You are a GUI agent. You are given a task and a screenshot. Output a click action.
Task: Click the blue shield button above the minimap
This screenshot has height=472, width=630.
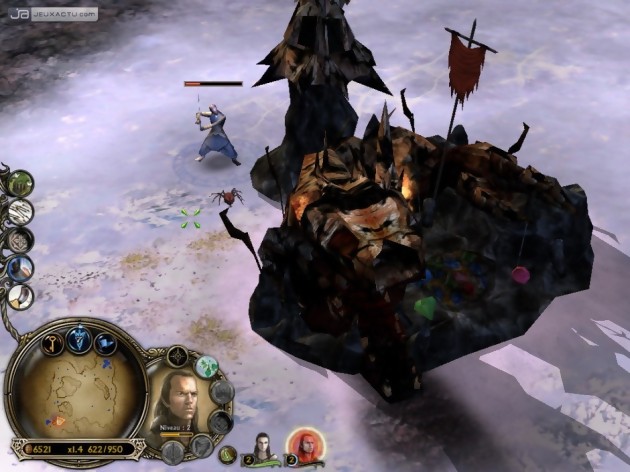tap(77, 339)
